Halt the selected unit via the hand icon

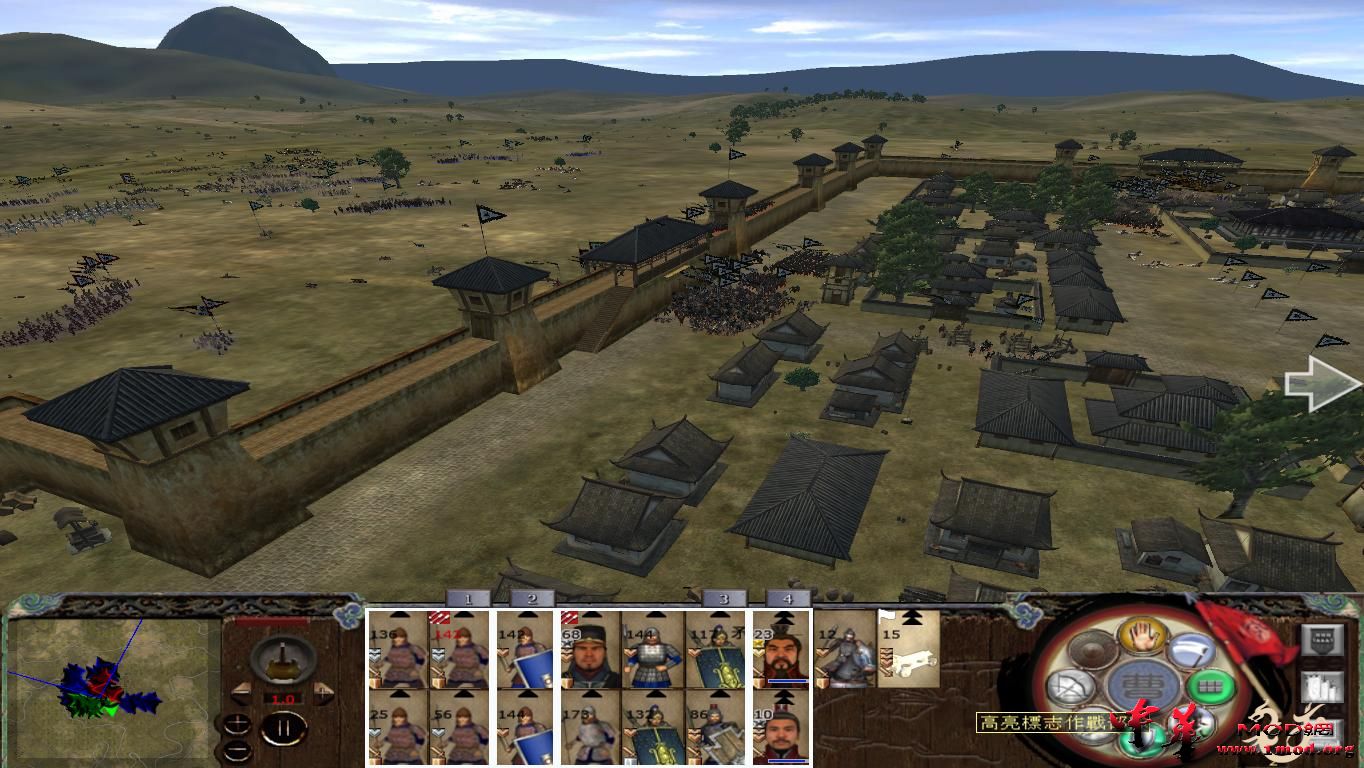1142,636
